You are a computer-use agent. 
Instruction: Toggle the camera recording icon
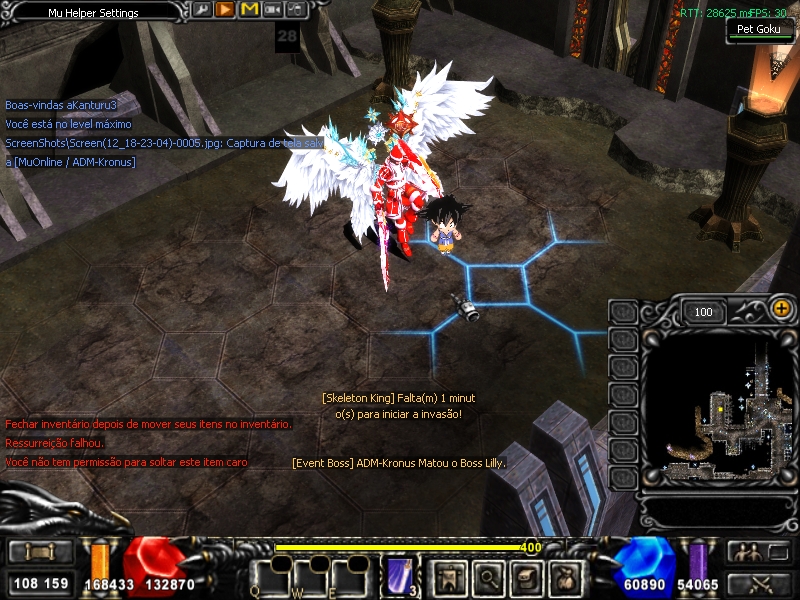pyautogui.click(x=272, y=11)
